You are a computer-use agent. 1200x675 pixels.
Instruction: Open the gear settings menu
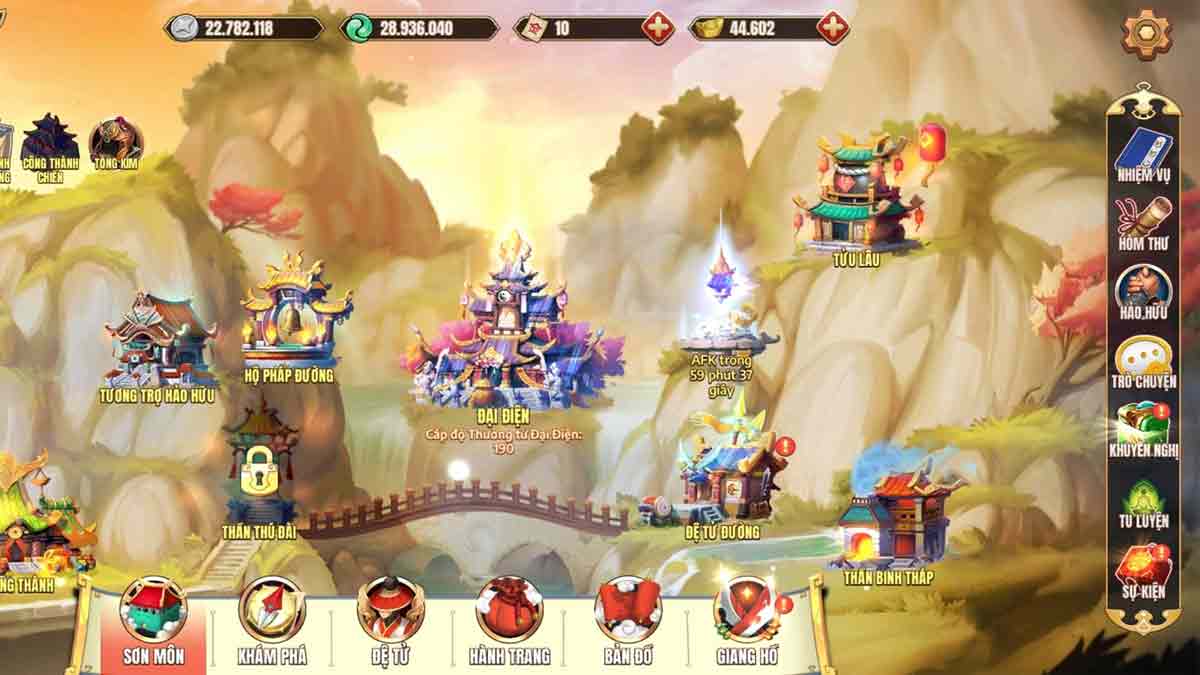click(1145, 35)
